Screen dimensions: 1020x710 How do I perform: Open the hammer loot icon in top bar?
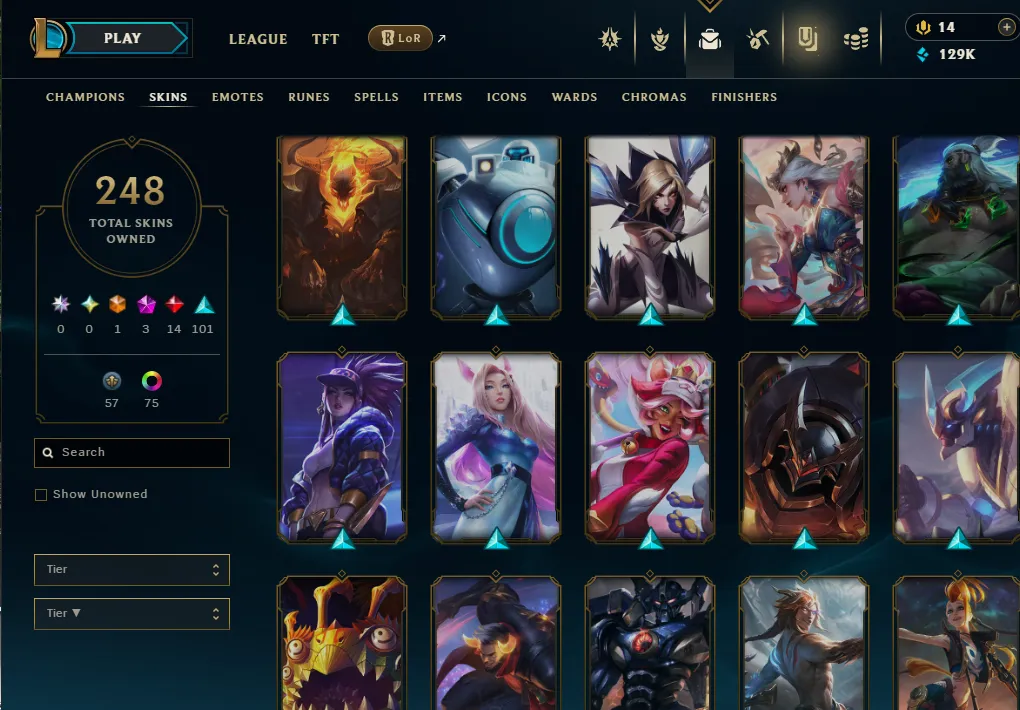coord(757,39)
